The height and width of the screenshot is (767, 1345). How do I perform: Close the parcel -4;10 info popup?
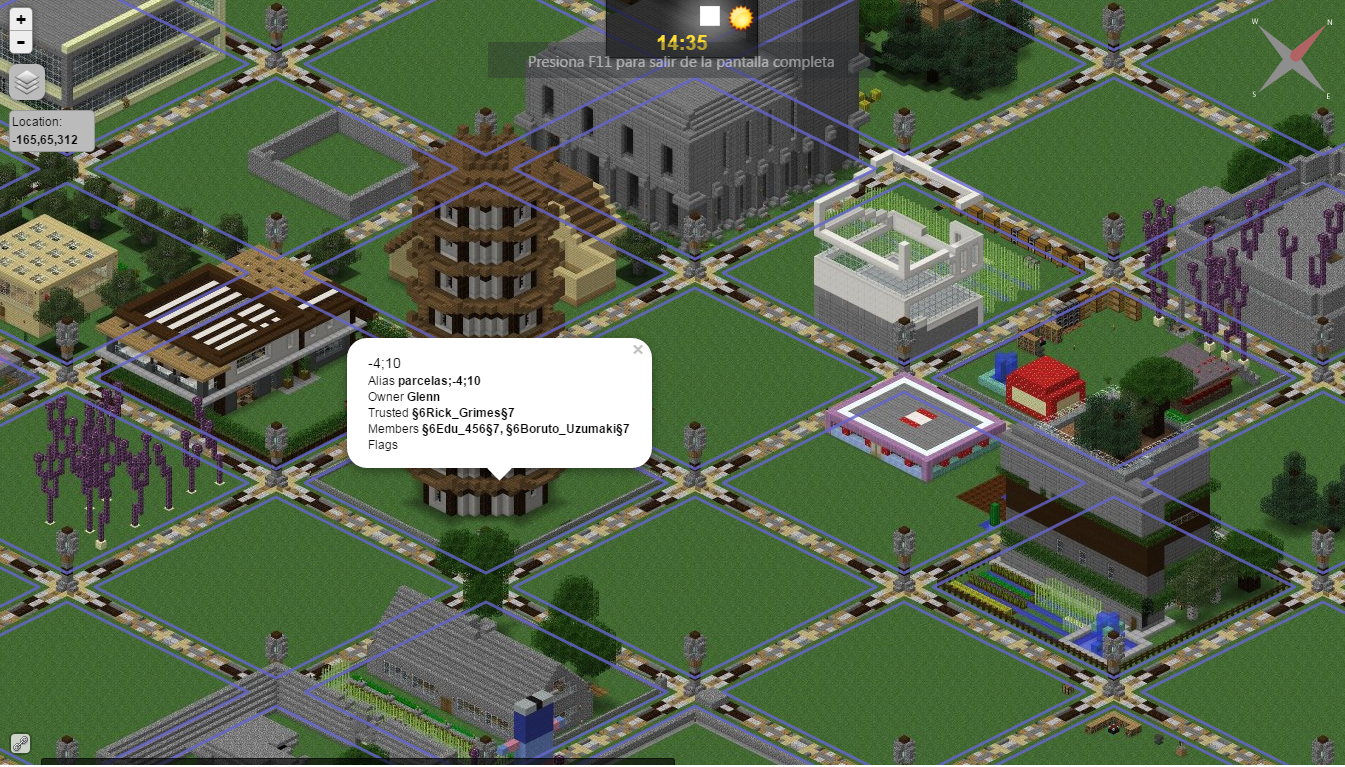coord(638,350)
